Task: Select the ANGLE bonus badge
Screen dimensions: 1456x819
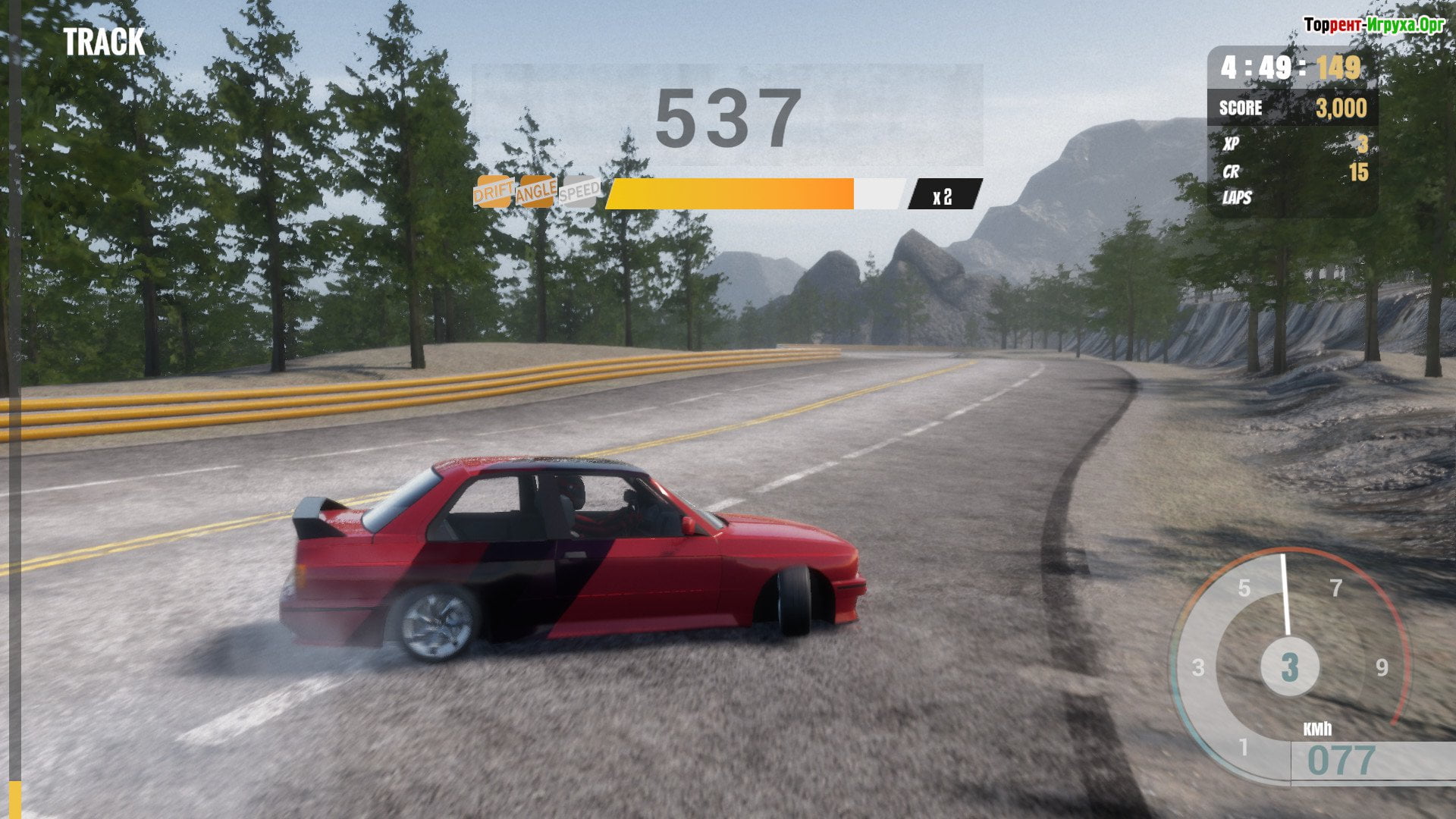Action: tap(536, 192)
